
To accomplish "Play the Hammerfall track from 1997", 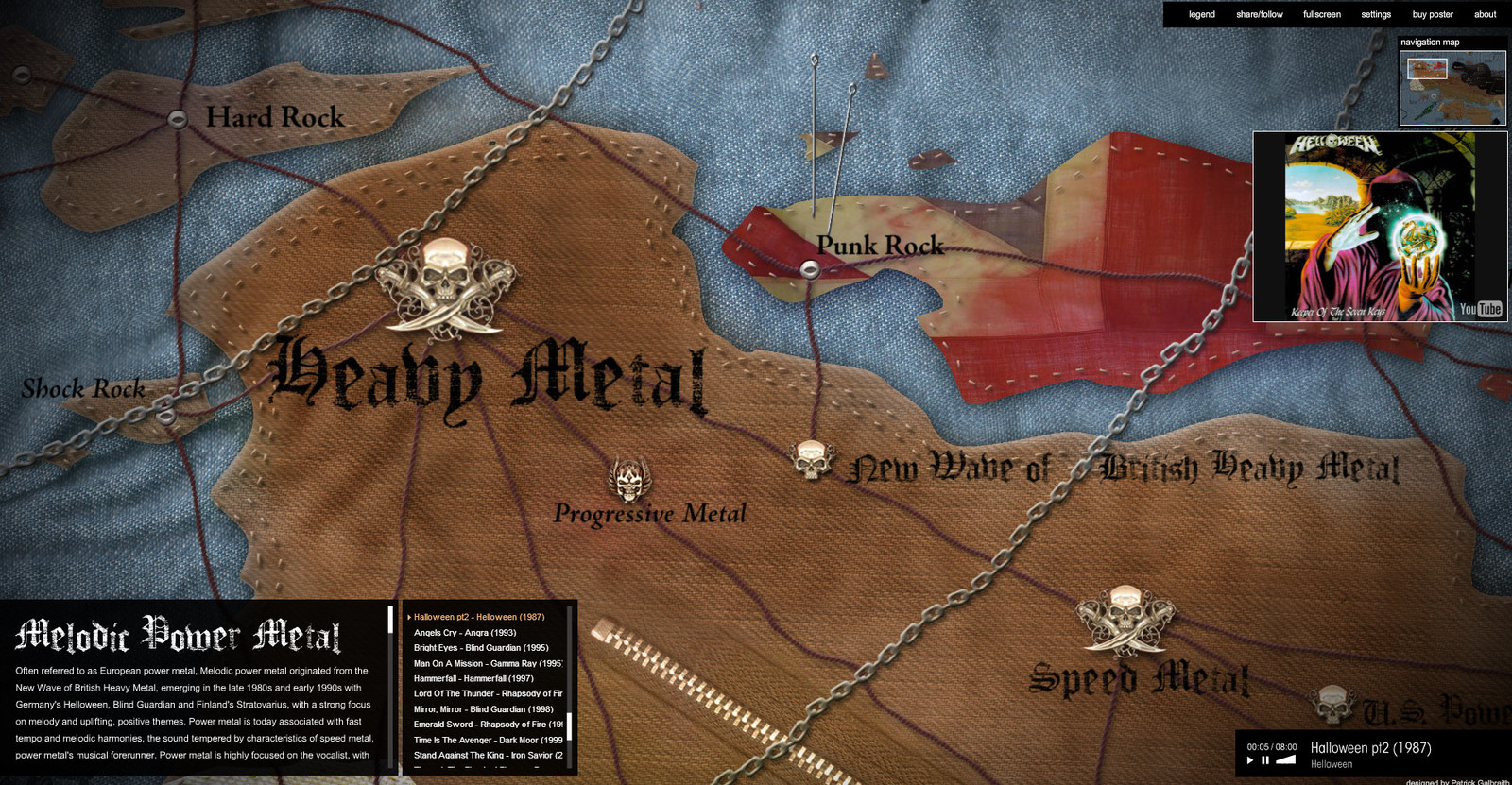I will (472, 678).
